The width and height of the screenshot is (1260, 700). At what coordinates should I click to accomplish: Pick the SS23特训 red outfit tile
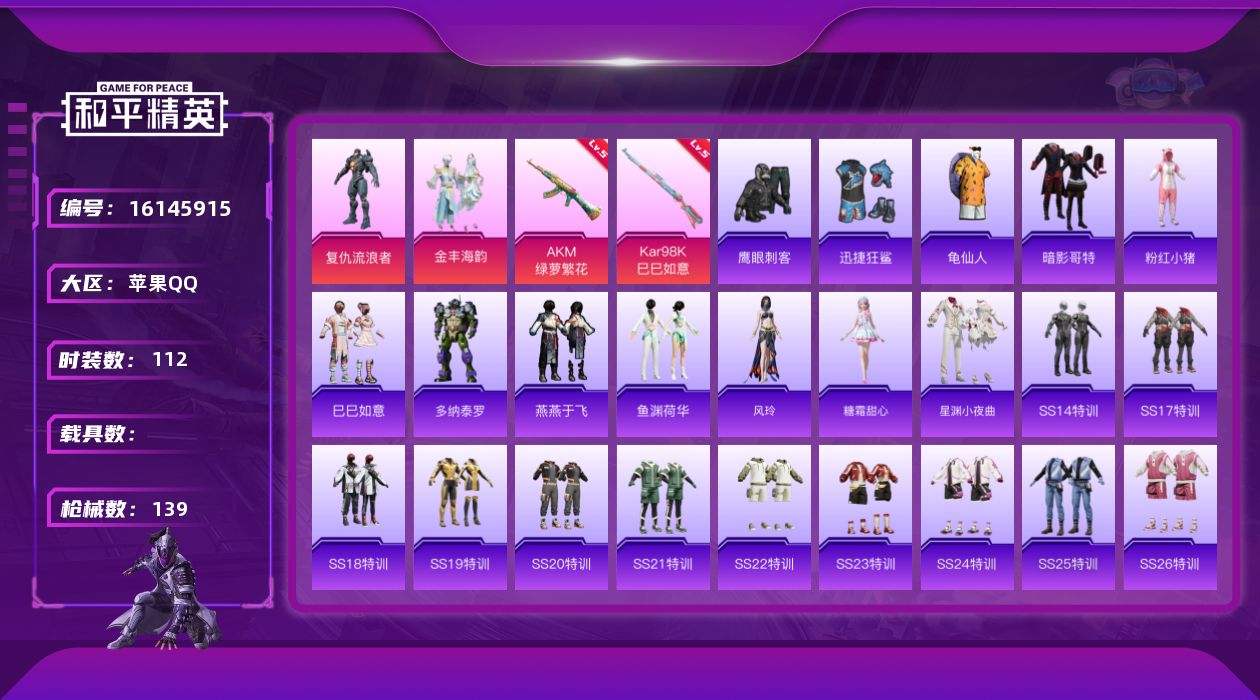pos(865,517)
